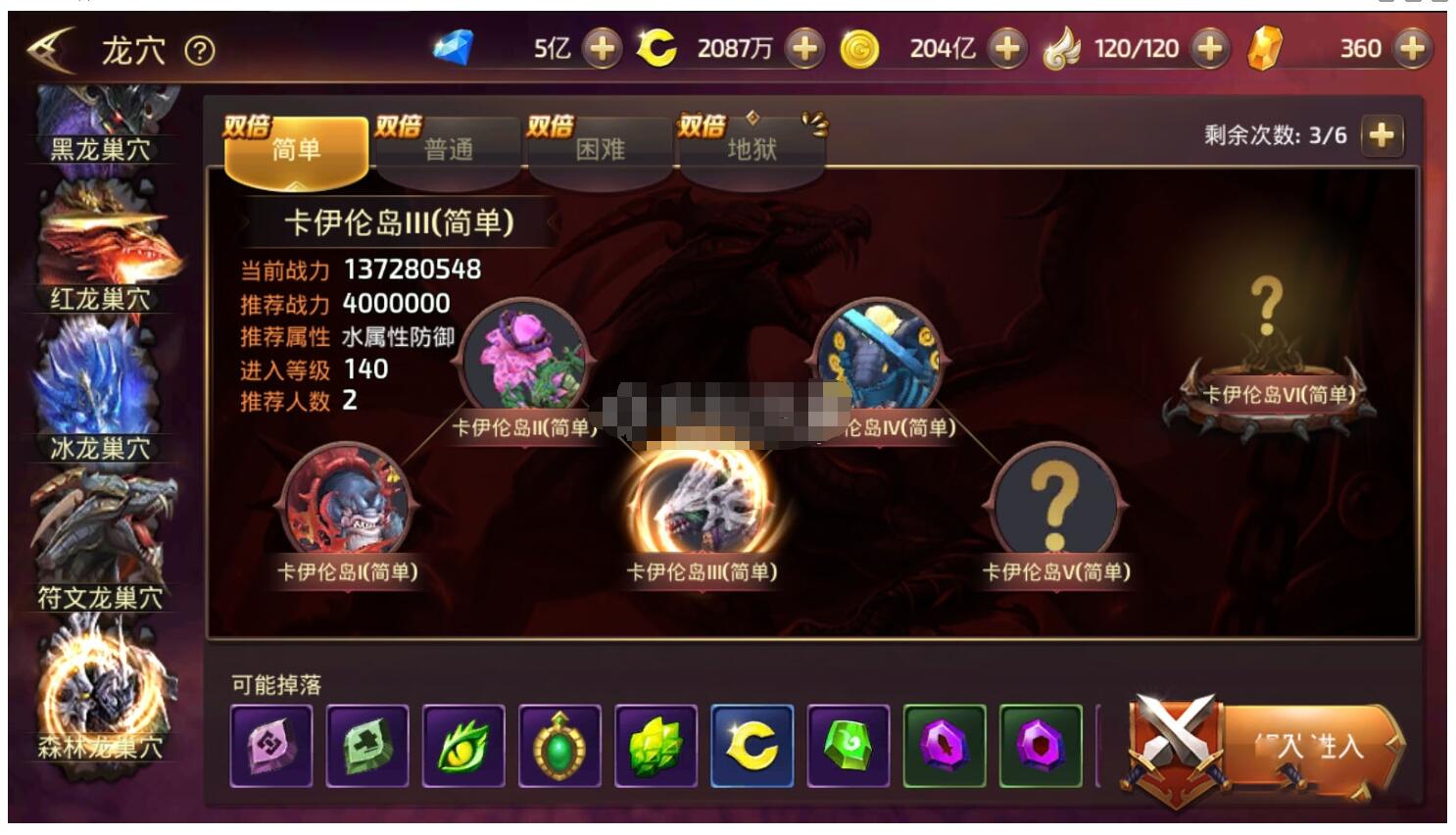Switch to the 普通 difficulty tab
The image size is (1456, 835).
pyautogui.click(x=449, y=147)
